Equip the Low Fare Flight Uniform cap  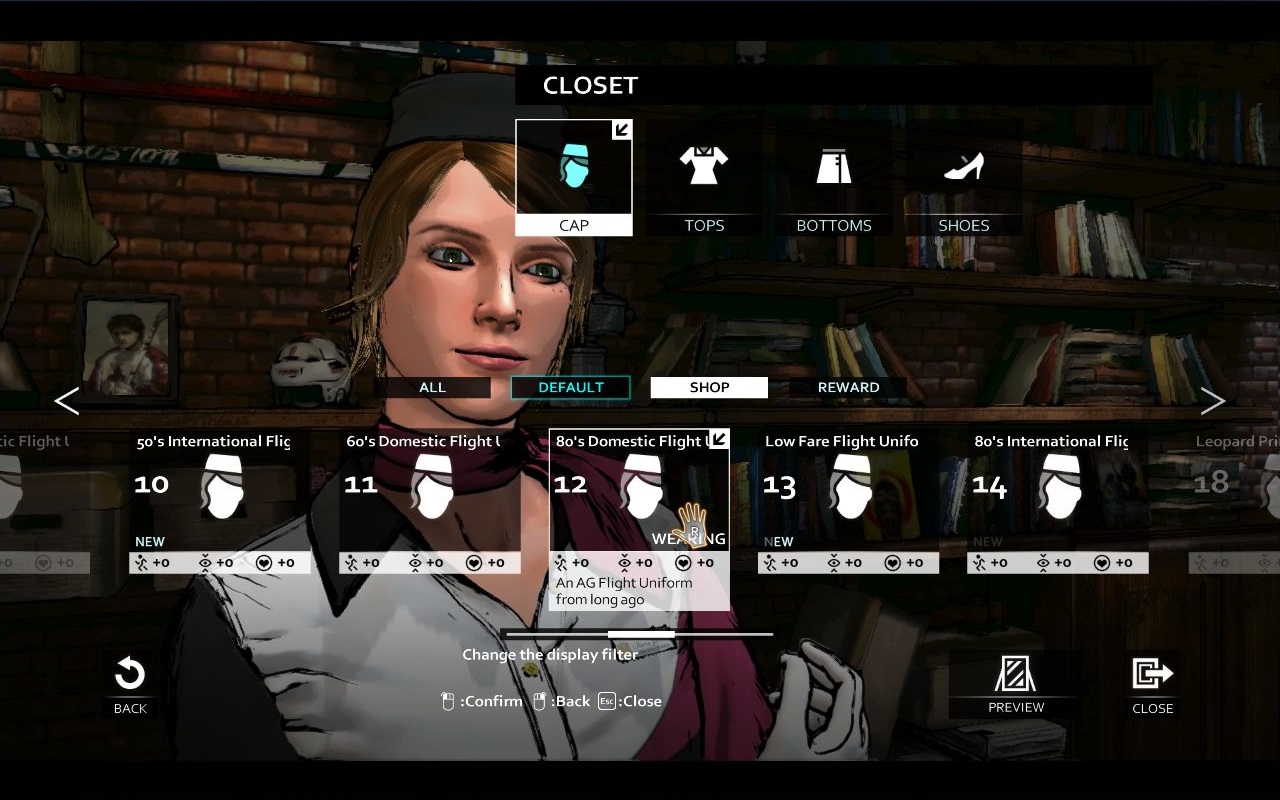pyautogui.click(x=848, y=490)
